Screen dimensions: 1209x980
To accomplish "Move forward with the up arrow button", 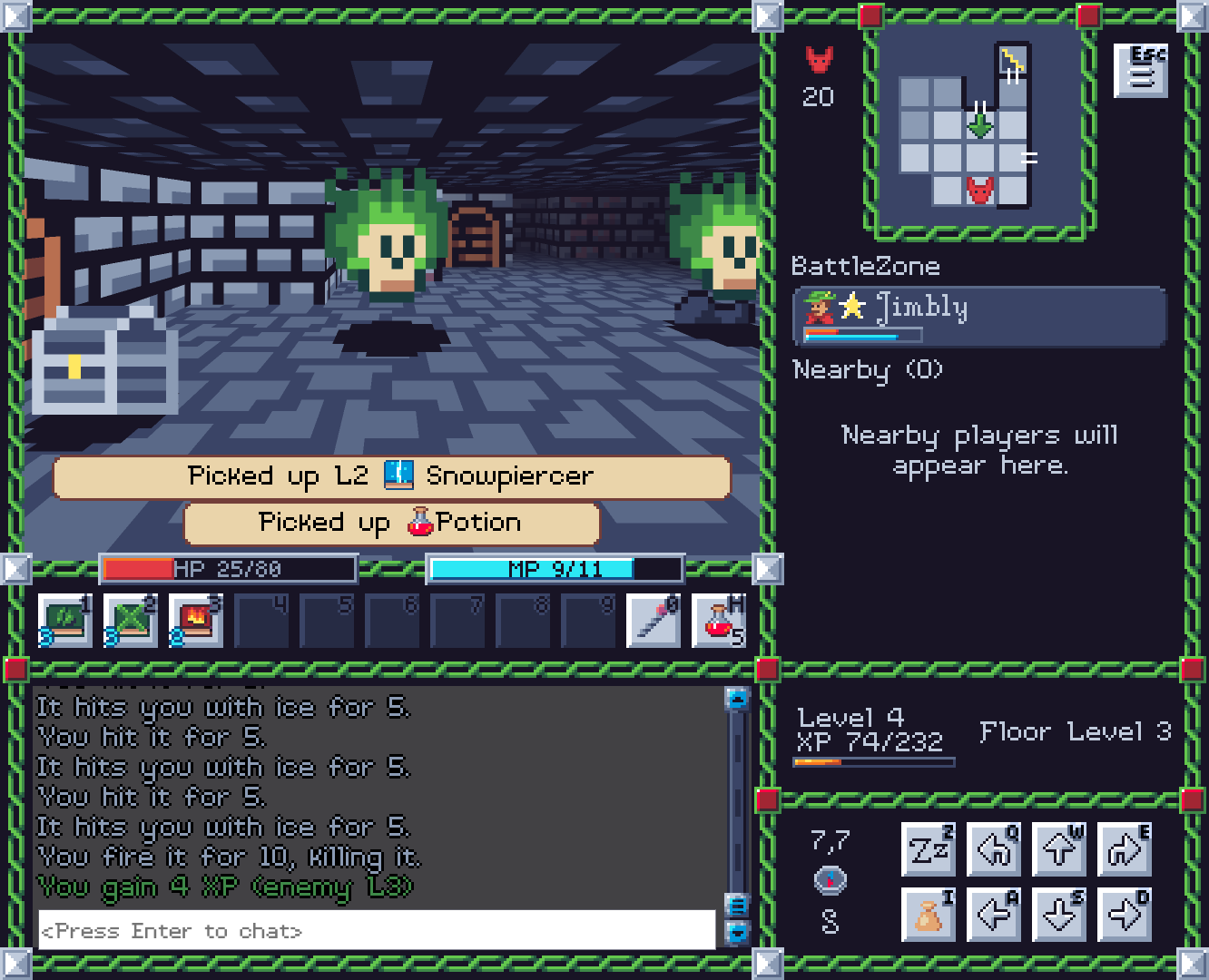I will 1059,850.
